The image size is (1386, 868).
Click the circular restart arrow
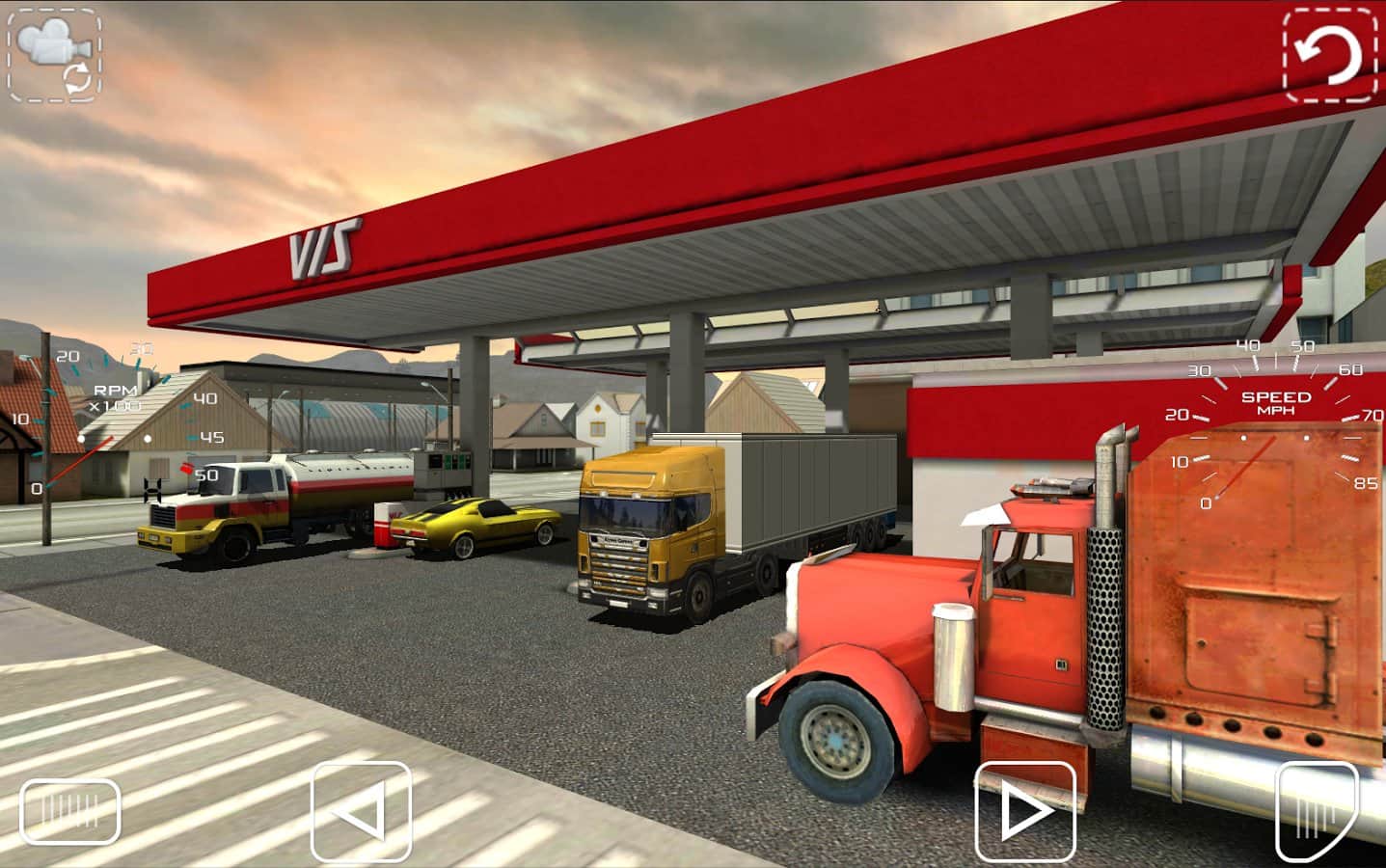(x=1329, y=56)
